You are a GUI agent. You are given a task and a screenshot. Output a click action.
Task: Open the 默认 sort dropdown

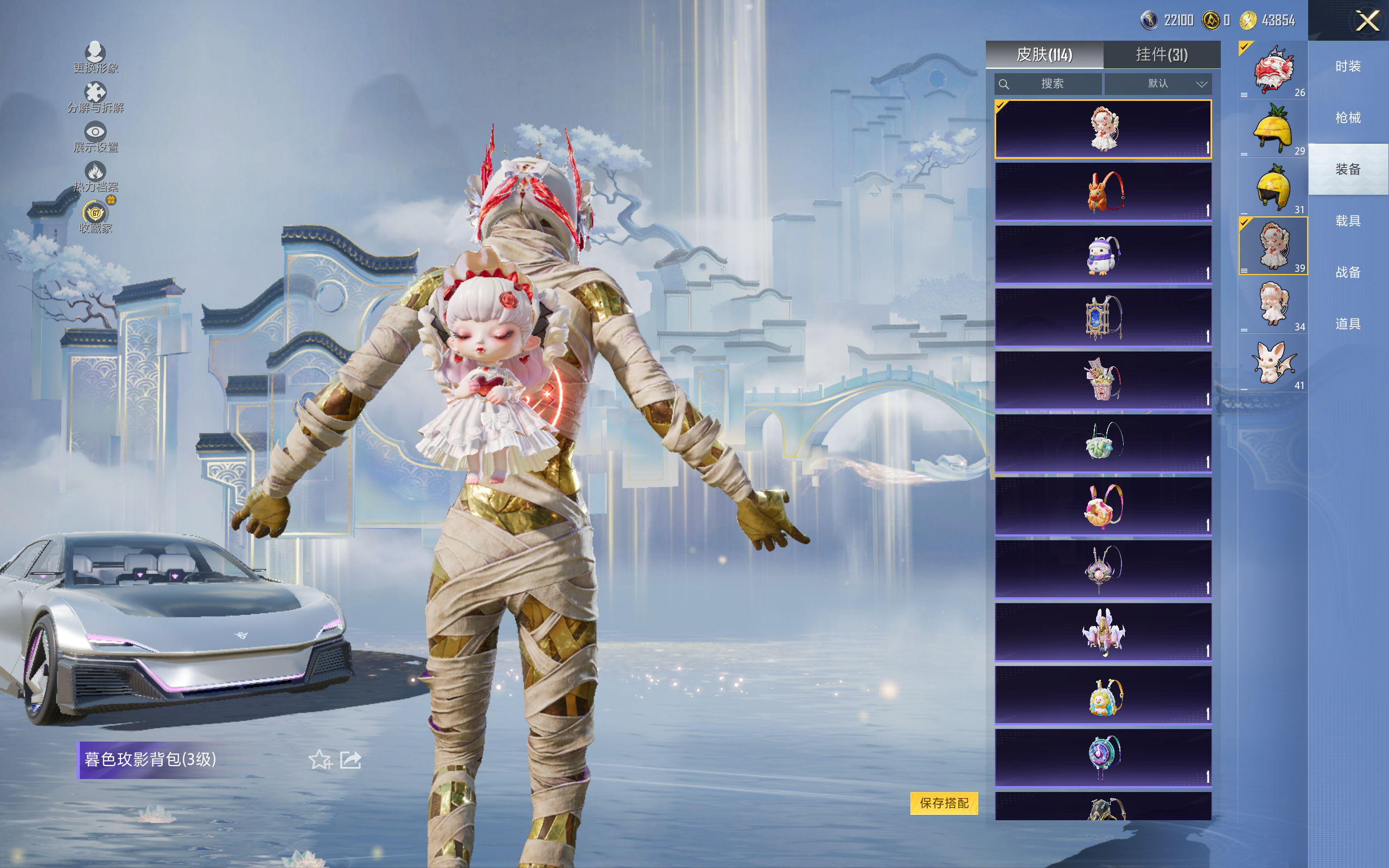pyautogui.click(x=1158, y=84)
